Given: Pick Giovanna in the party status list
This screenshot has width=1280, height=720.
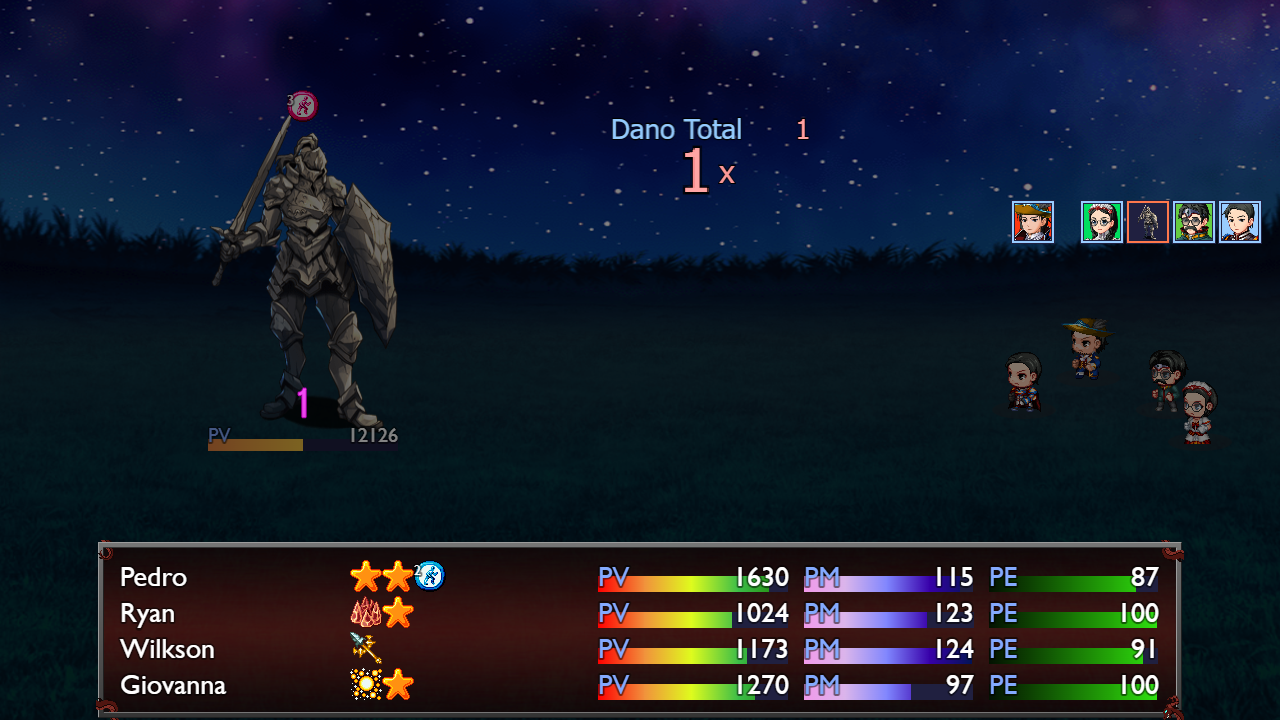Looking at the screenshot, I should 173,685.
